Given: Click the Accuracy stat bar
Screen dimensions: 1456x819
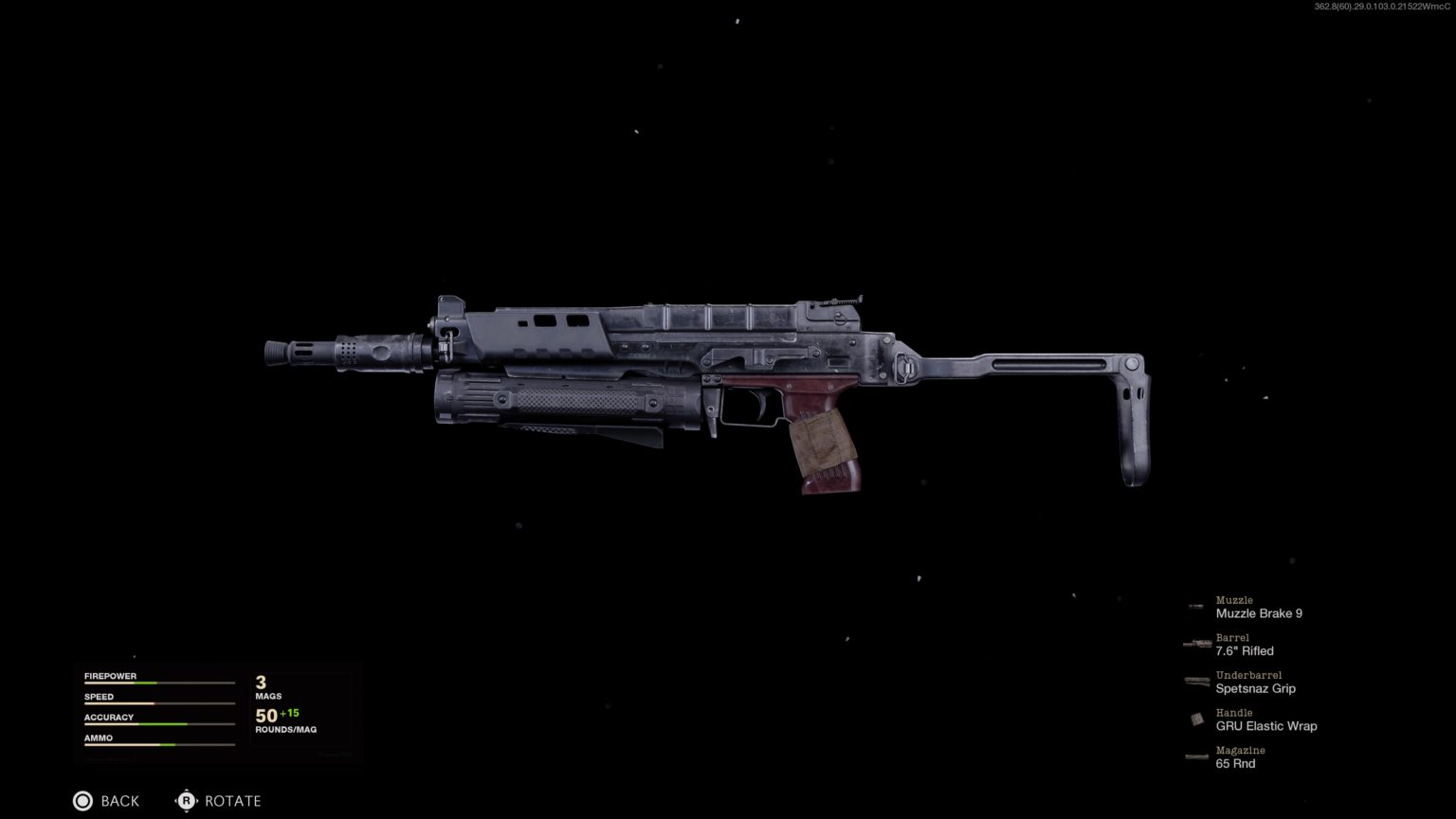Looking at the screenshot, I should click(x=158, y=720).
